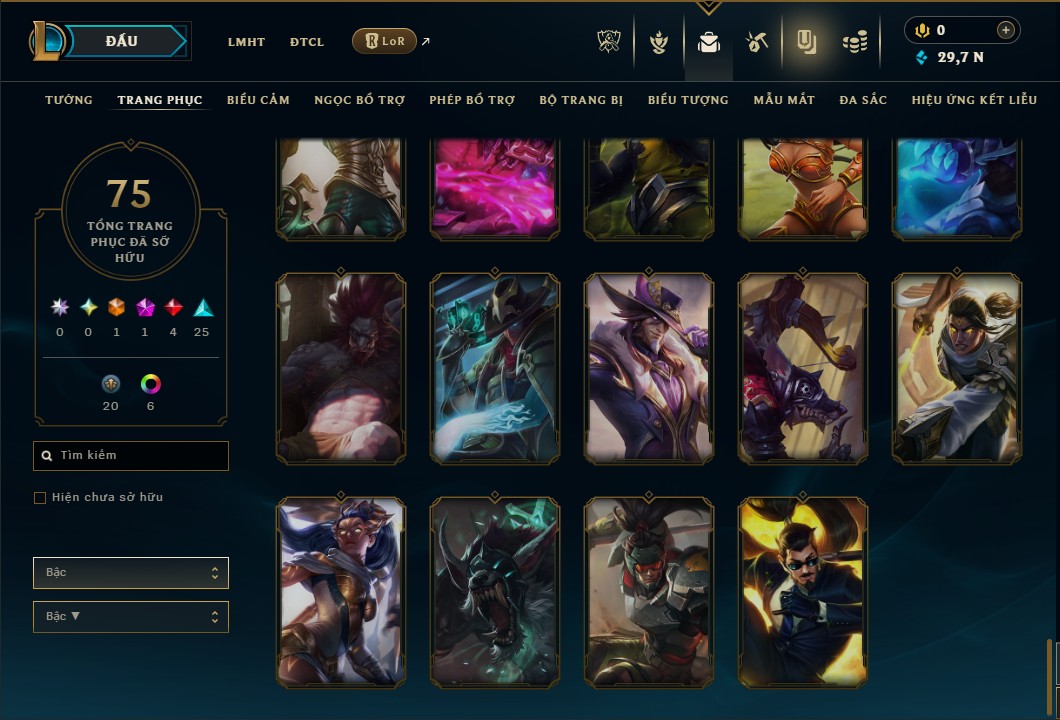Viewport: 1060px width, 720px height.
Task: Toggle the Hiện chưa sở hữu checkbox
Action: tap(40, 498)
